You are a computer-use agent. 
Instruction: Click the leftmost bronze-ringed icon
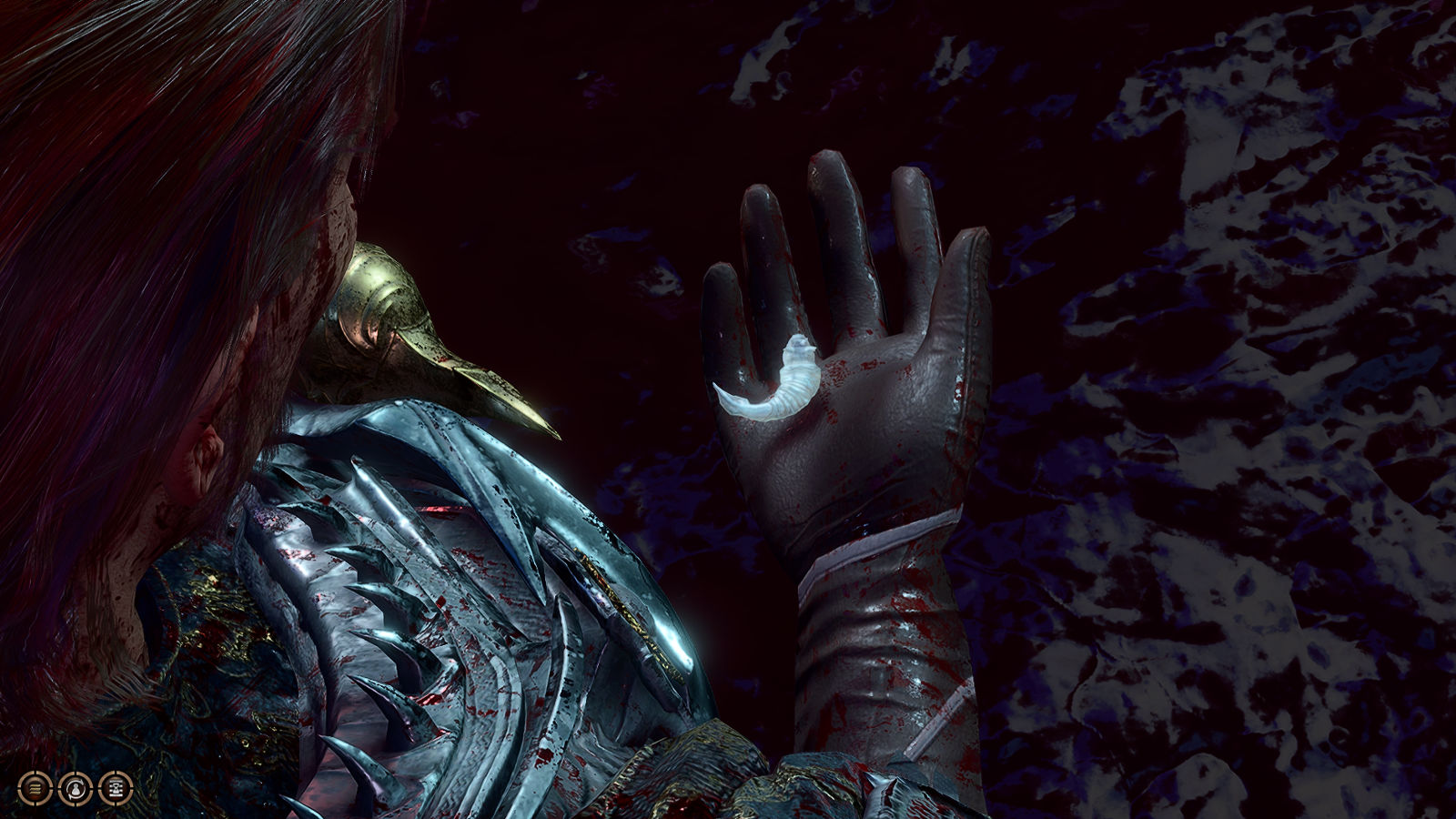(33, 788)
